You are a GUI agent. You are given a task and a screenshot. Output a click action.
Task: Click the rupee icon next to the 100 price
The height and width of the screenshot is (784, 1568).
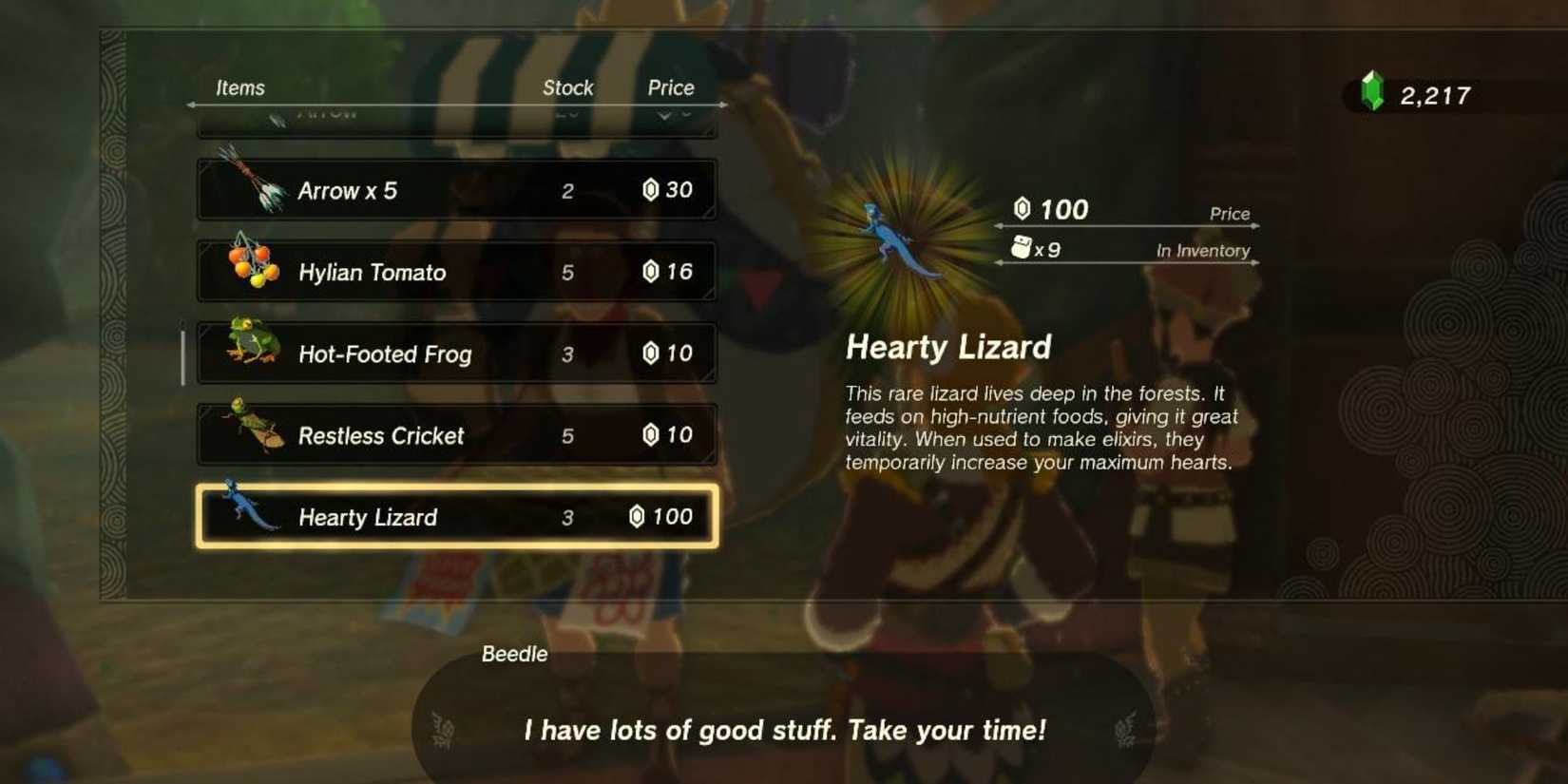pyautogui.click(x=1024, y=208)
